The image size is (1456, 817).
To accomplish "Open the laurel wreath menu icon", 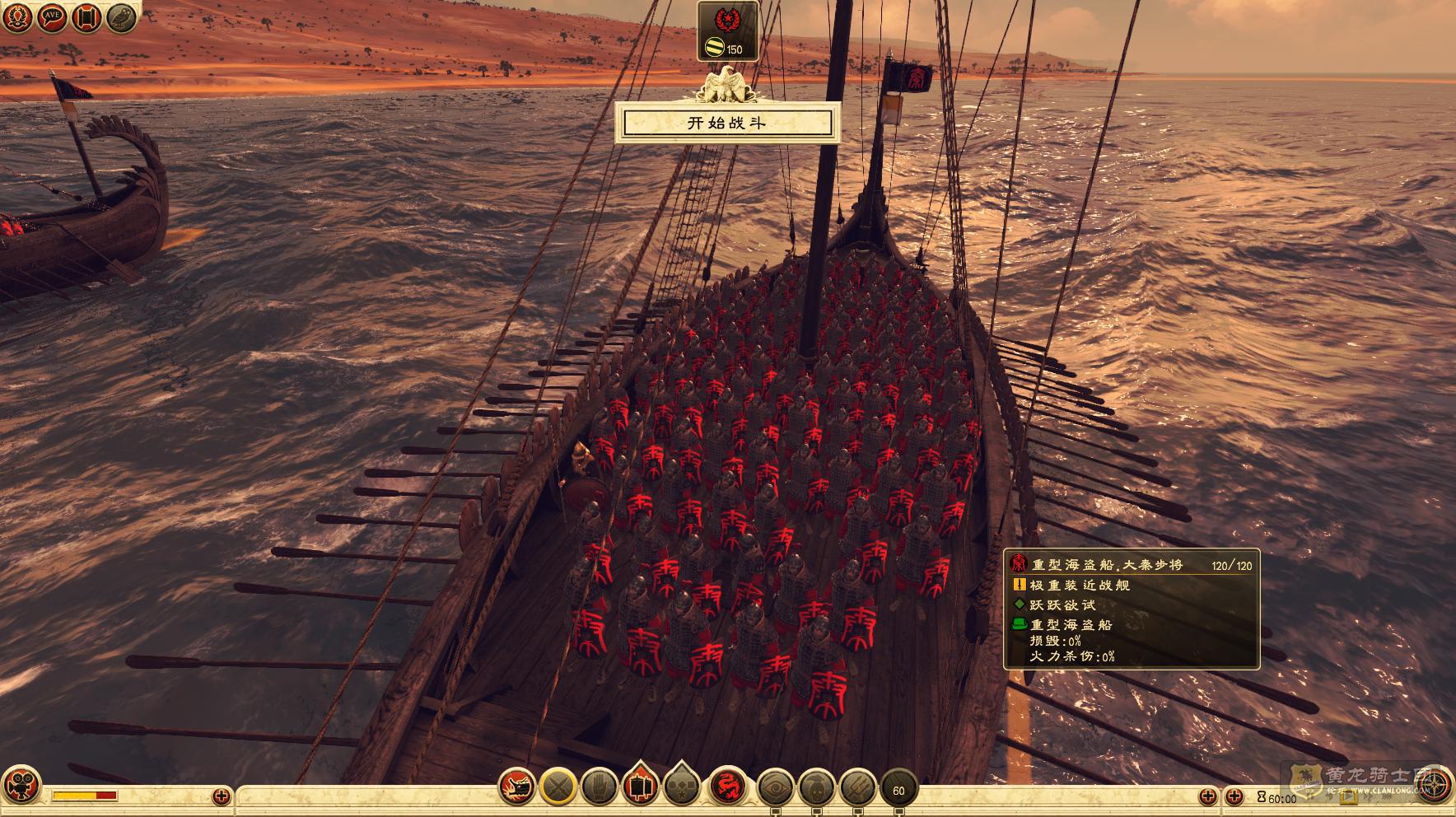I will click(x=18, y=18).
